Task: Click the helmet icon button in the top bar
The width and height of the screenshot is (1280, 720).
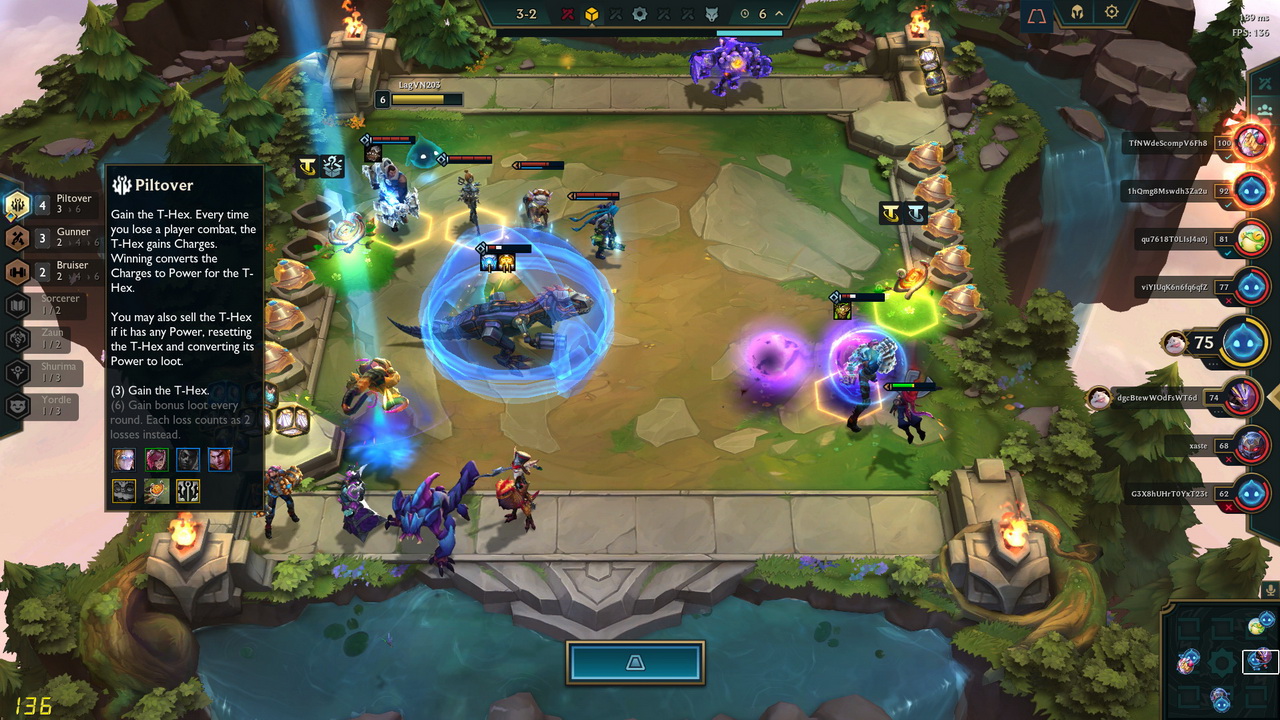Action: point(1078,13)
